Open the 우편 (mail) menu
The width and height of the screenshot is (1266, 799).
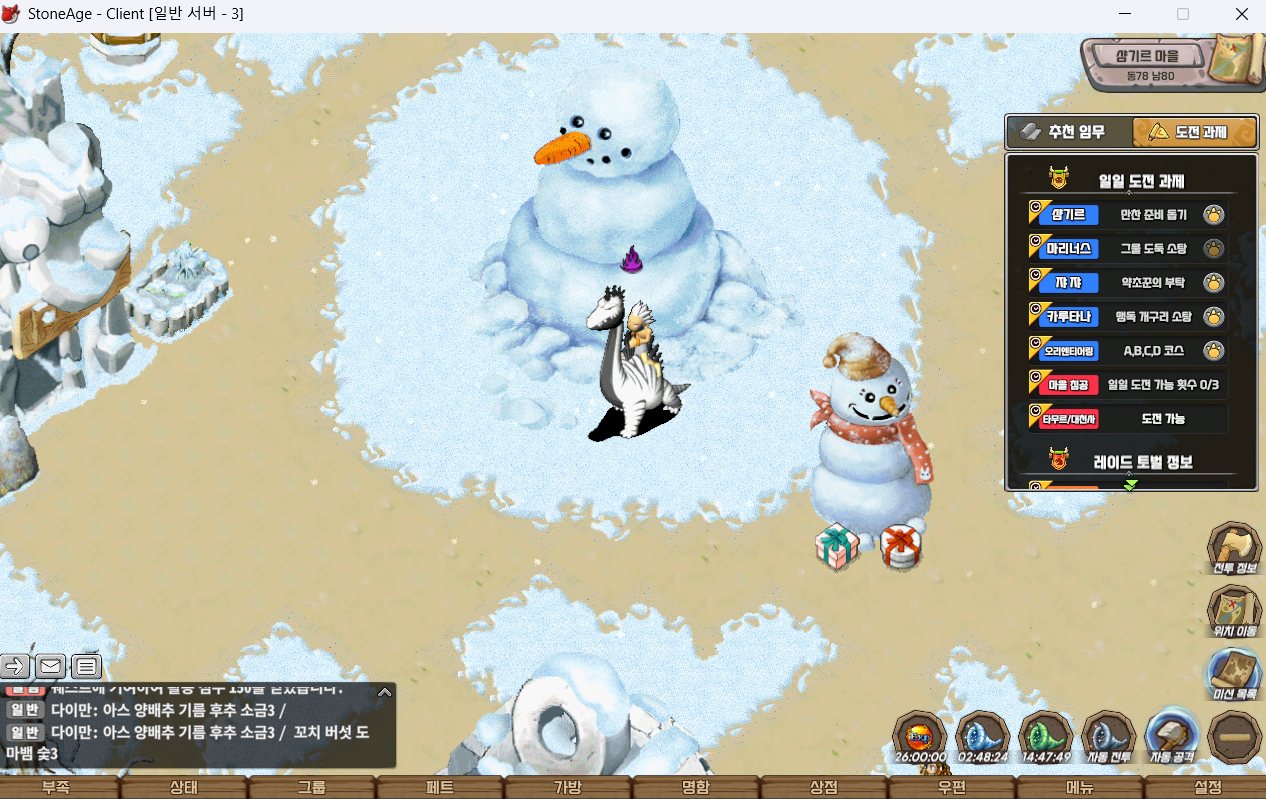[951, 787]
